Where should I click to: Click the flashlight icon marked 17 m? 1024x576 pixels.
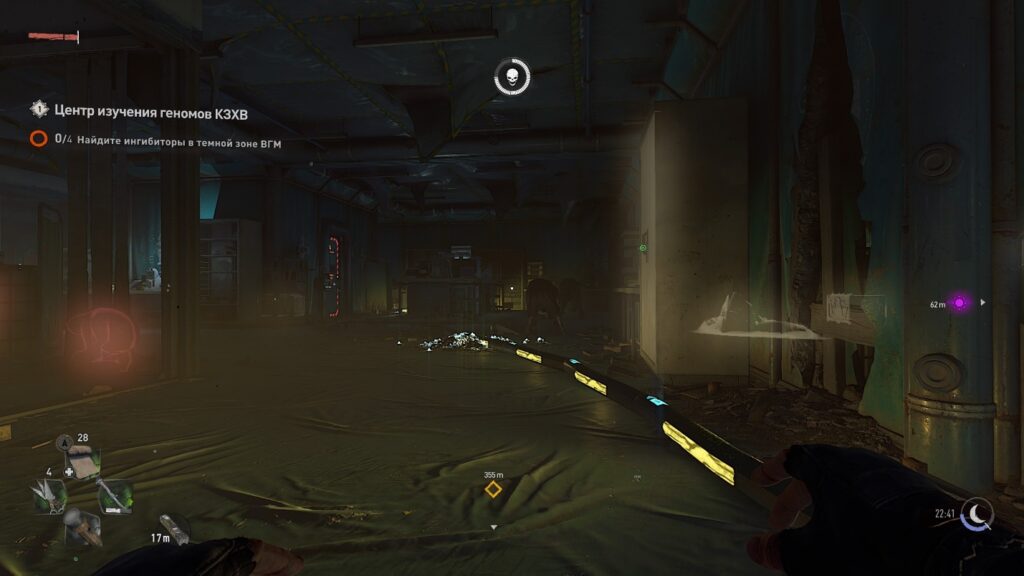coord(174,529)
